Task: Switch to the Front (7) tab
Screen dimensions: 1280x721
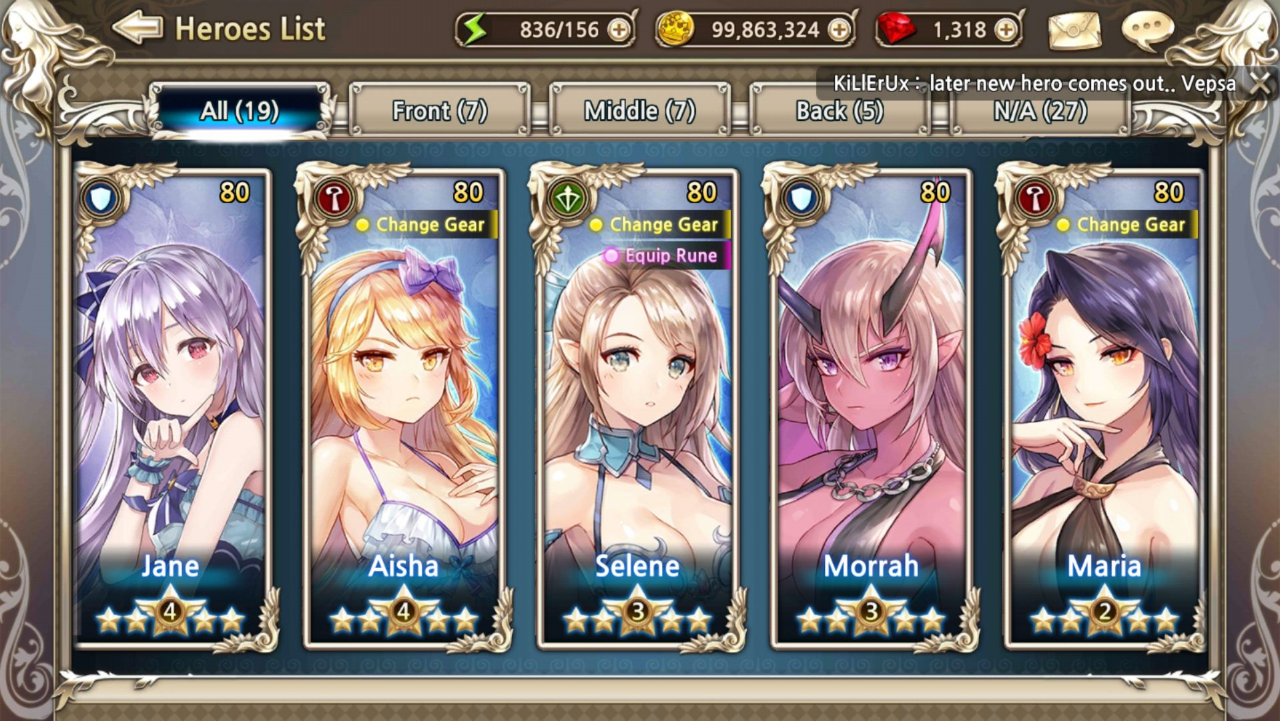Action: [x=440, y=110]
